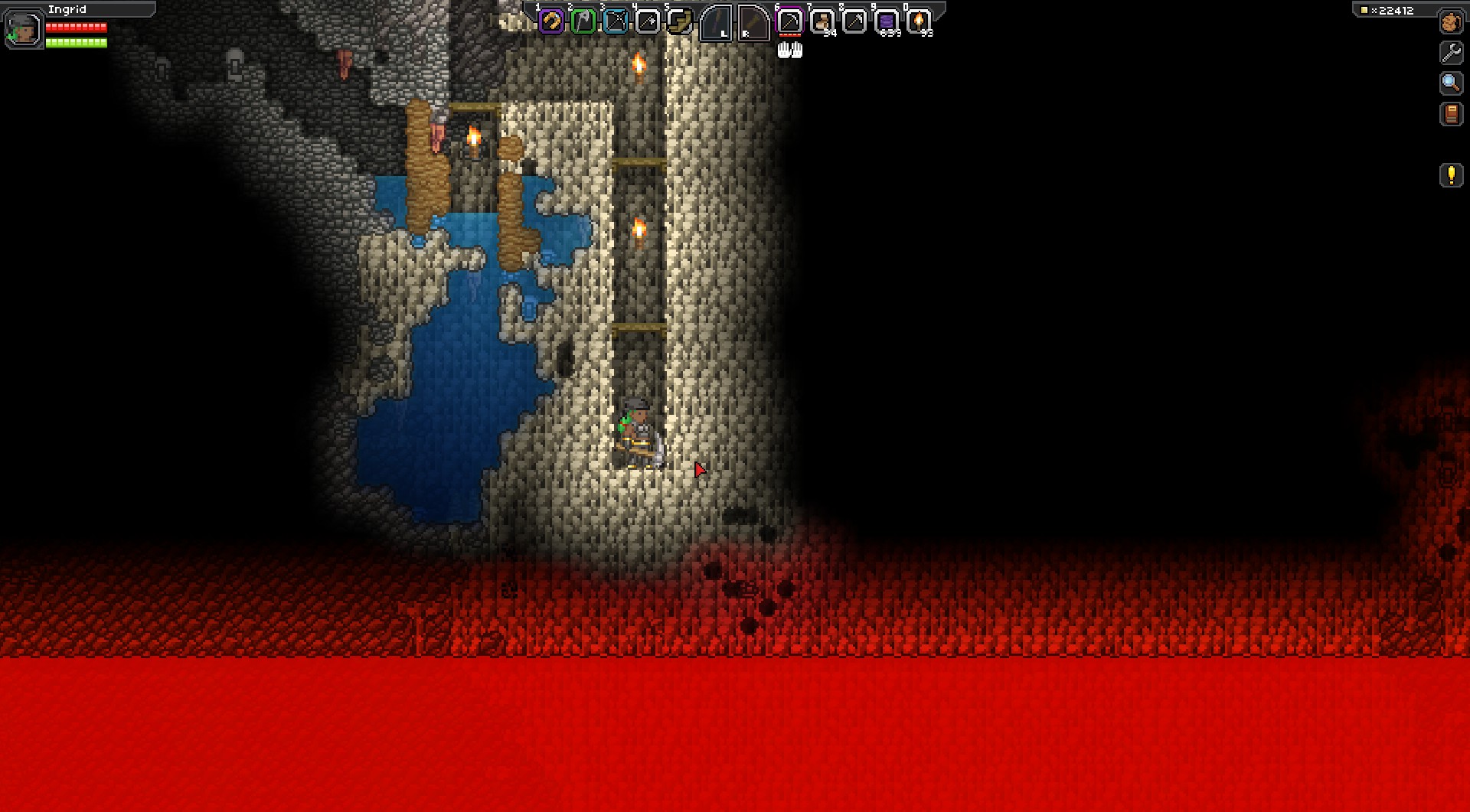Image resolution: width=1470 pixels, height=812 pixels.
Task: Select the golden grappling hook hotbar slot
Action: 551,21
